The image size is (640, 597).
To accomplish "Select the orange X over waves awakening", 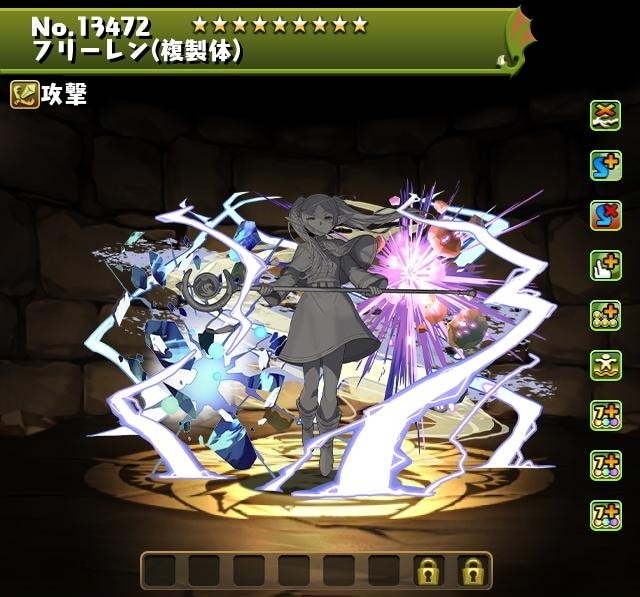I will [605, 114].
